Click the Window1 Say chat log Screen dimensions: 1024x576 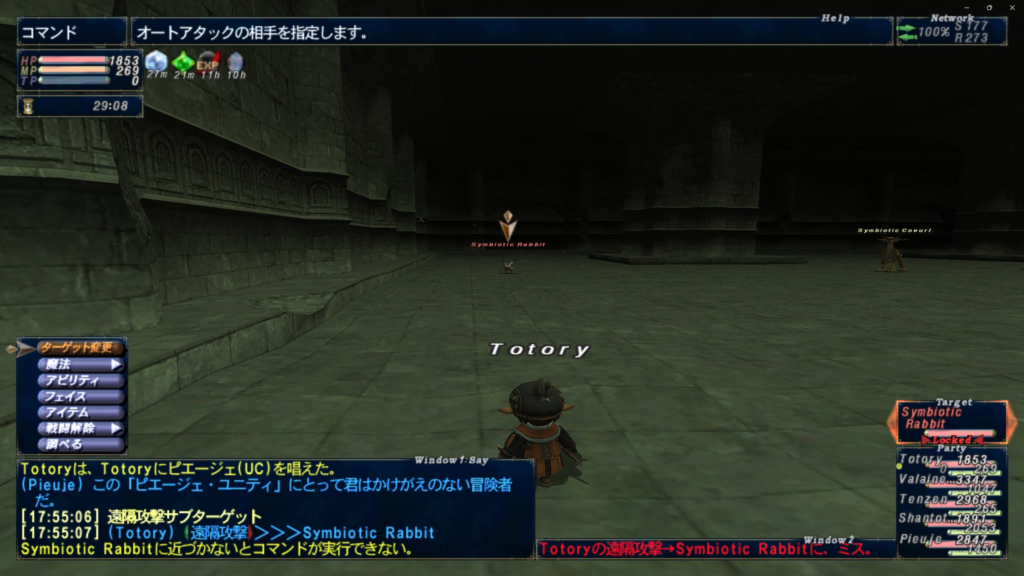coord(275,508)
